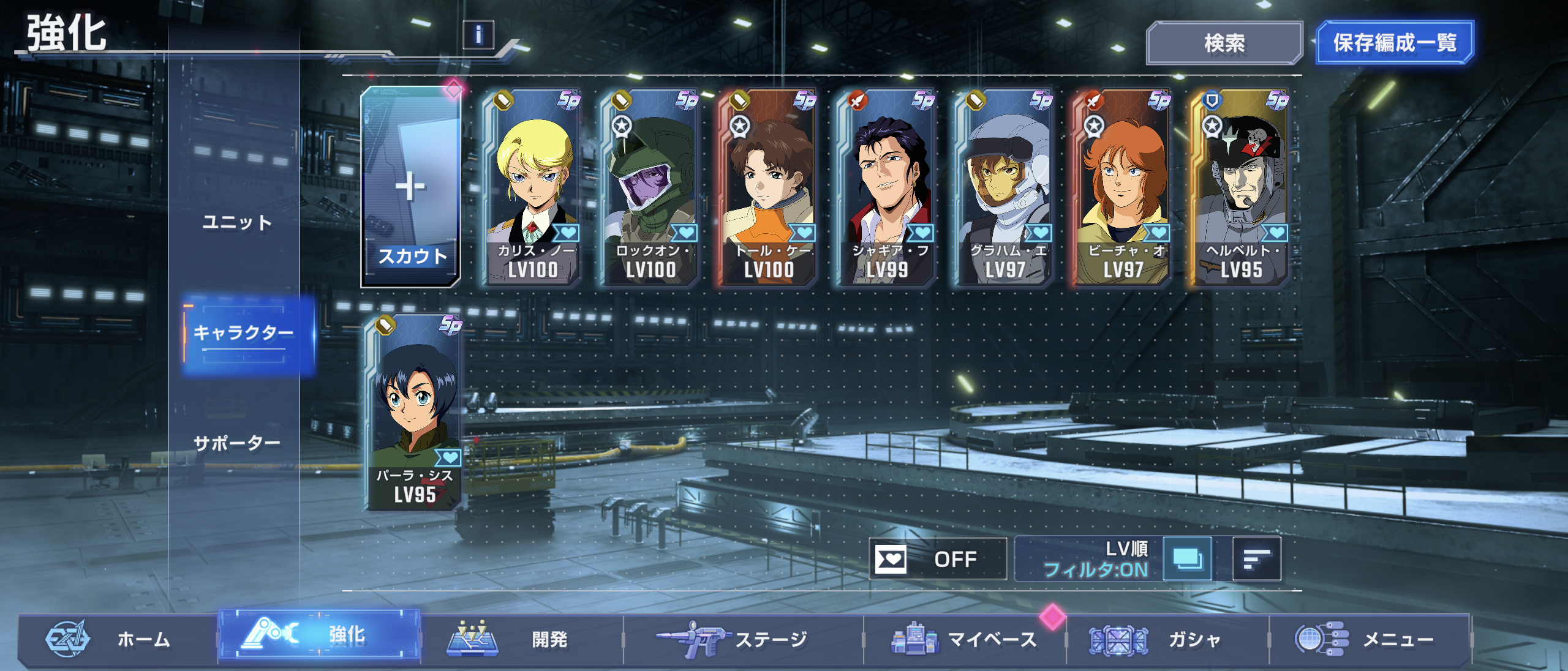
Task: Choose the ロックオン character card
Action: (x=651, y=187)
